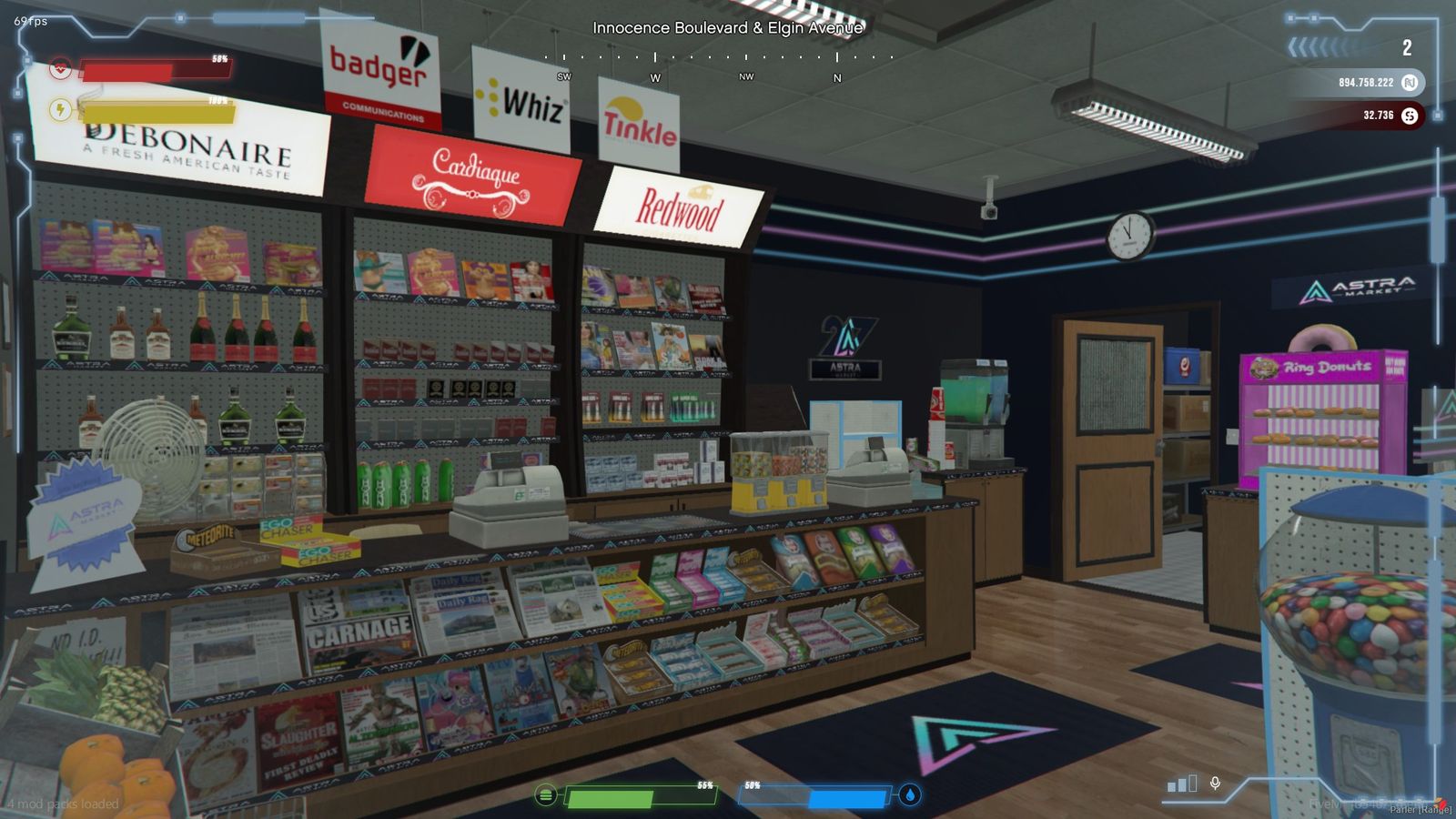This screenshot has width=1456, height=819.
Task: Click the dollar cash icon
Action: (1410, 116)
